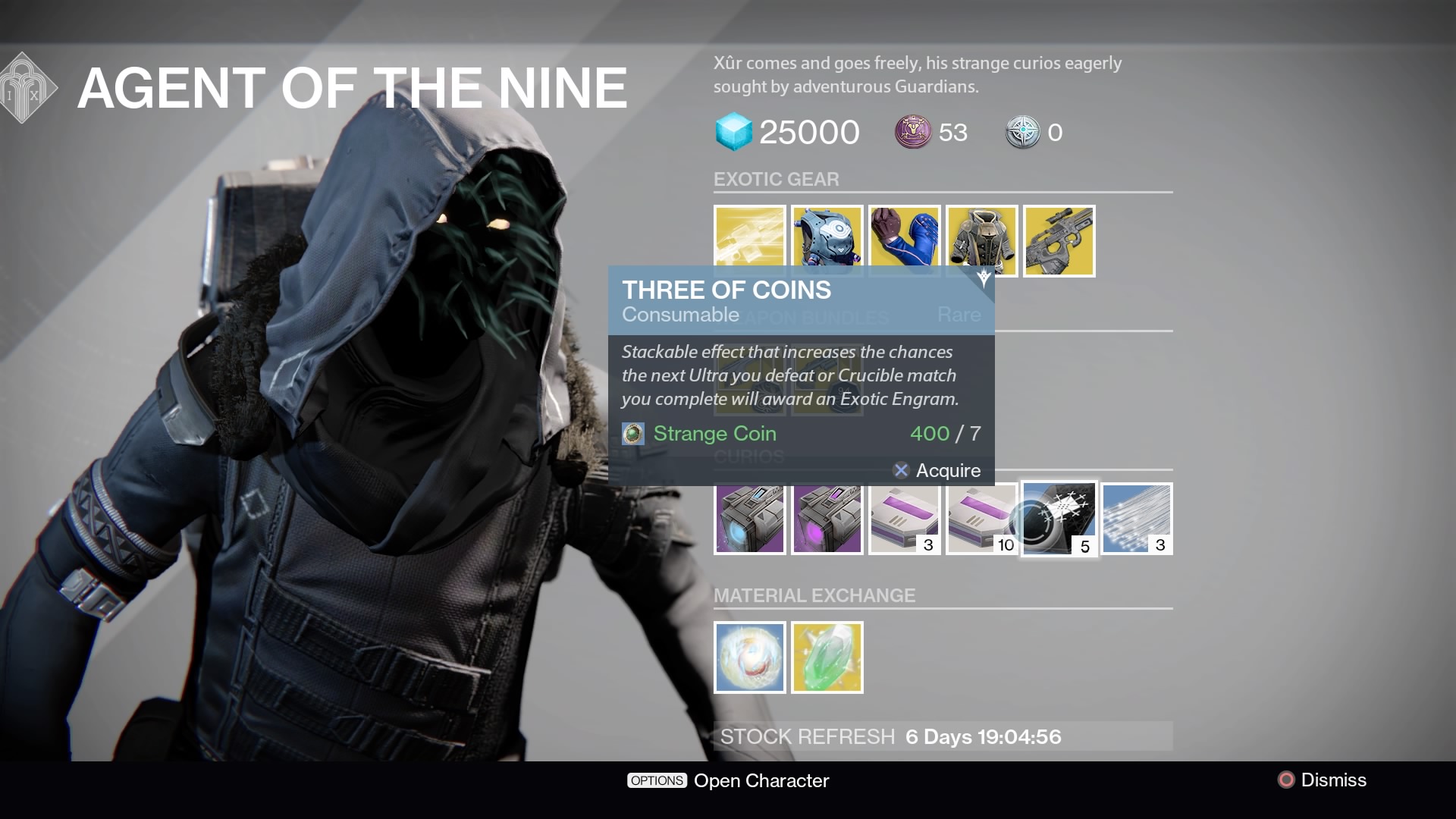Select the glowing orb in Material Exchange

tap(749, 657)
